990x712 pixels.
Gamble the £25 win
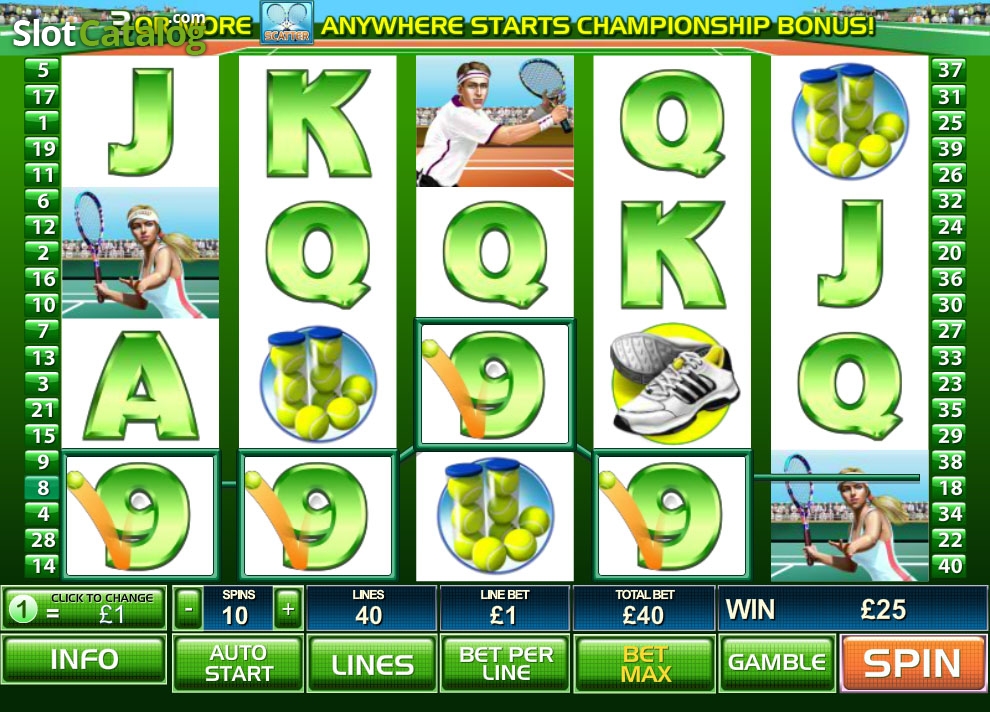point(777,663)
